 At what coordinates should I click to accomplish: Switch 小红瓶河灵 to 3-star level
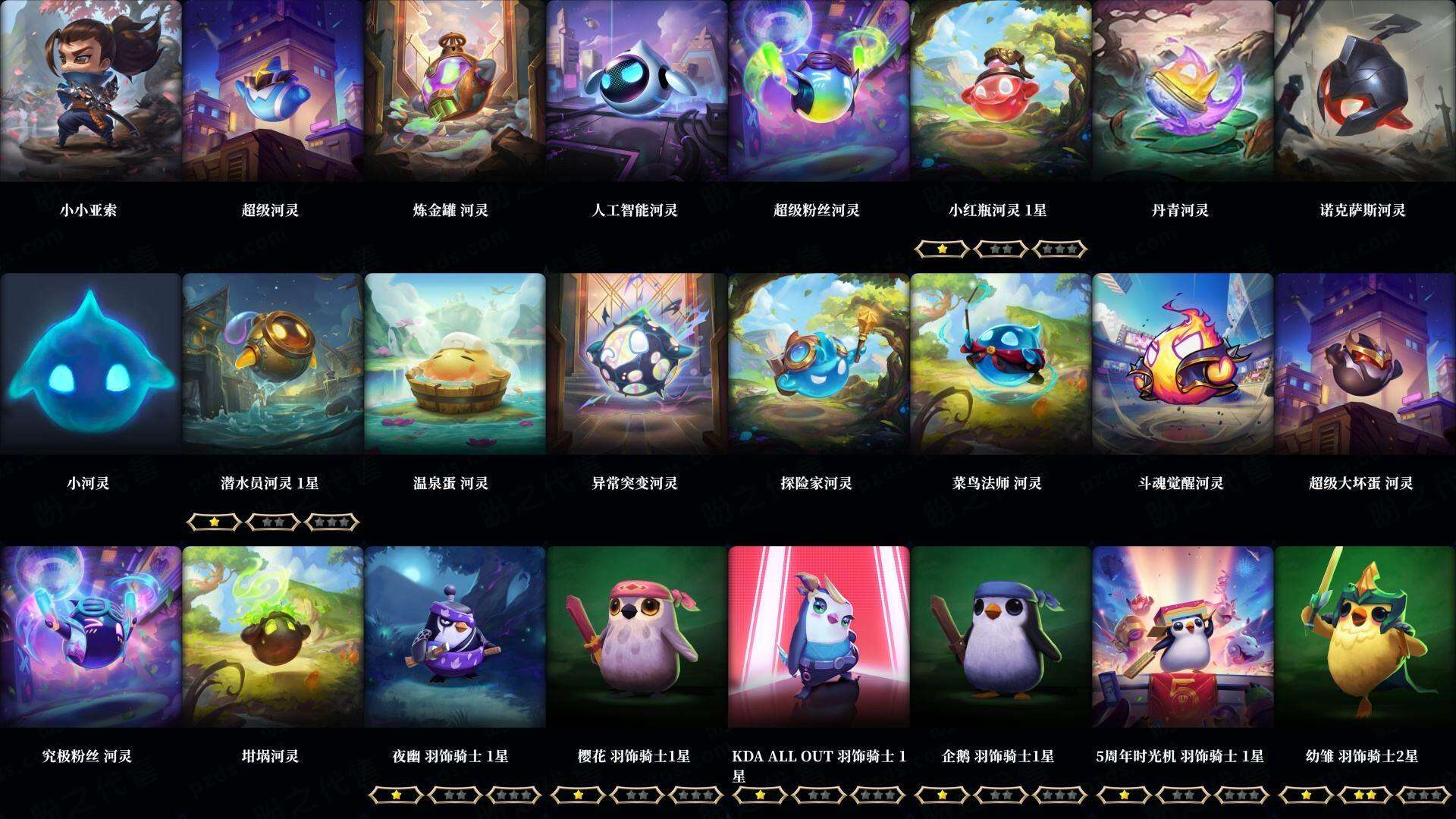pyautogui.click(x=1059, y=249)
